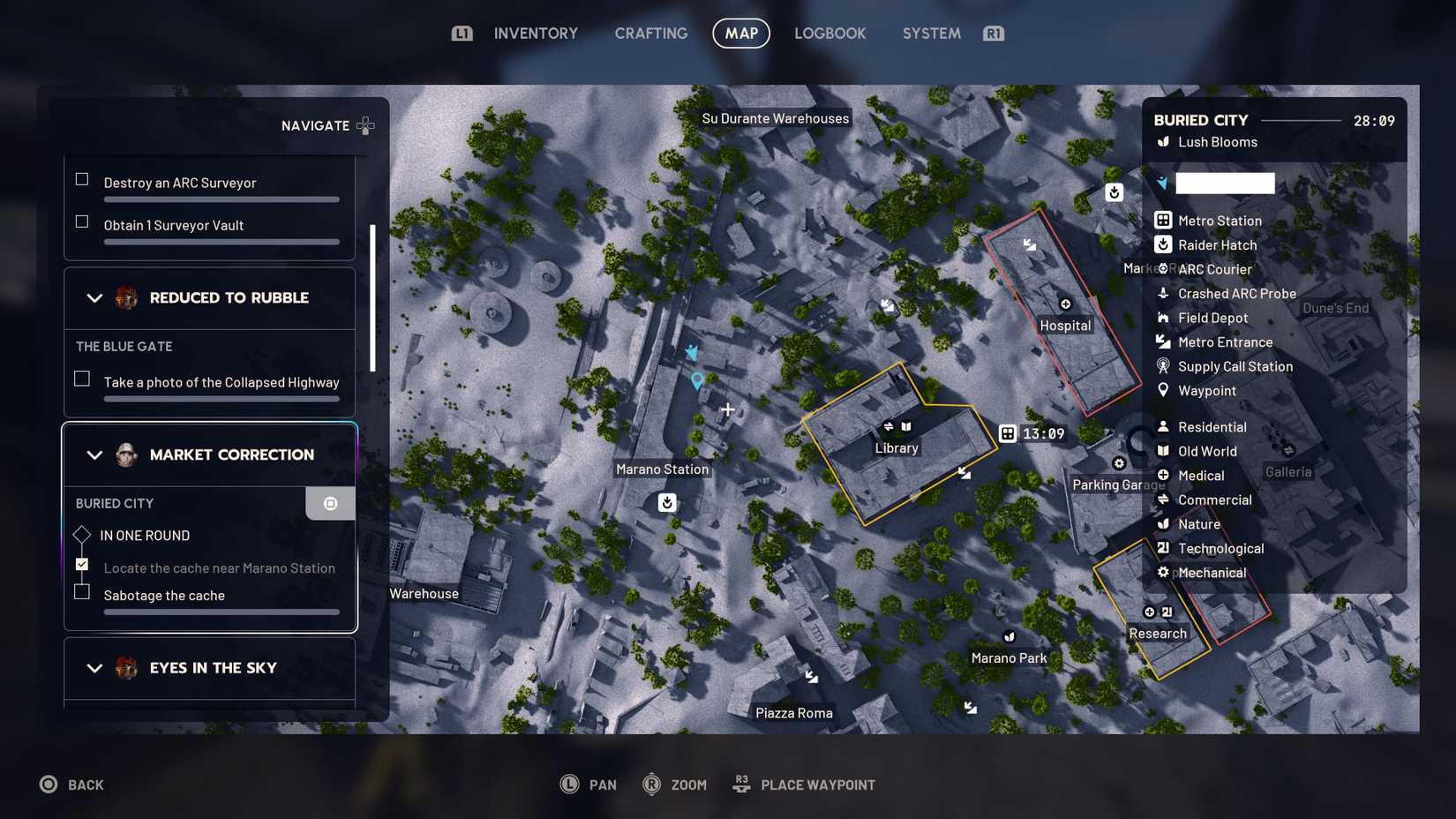This screenshot has width=1456, height=819.
Task: Expand the Eyes in the Sky quest
Action: 95,668
